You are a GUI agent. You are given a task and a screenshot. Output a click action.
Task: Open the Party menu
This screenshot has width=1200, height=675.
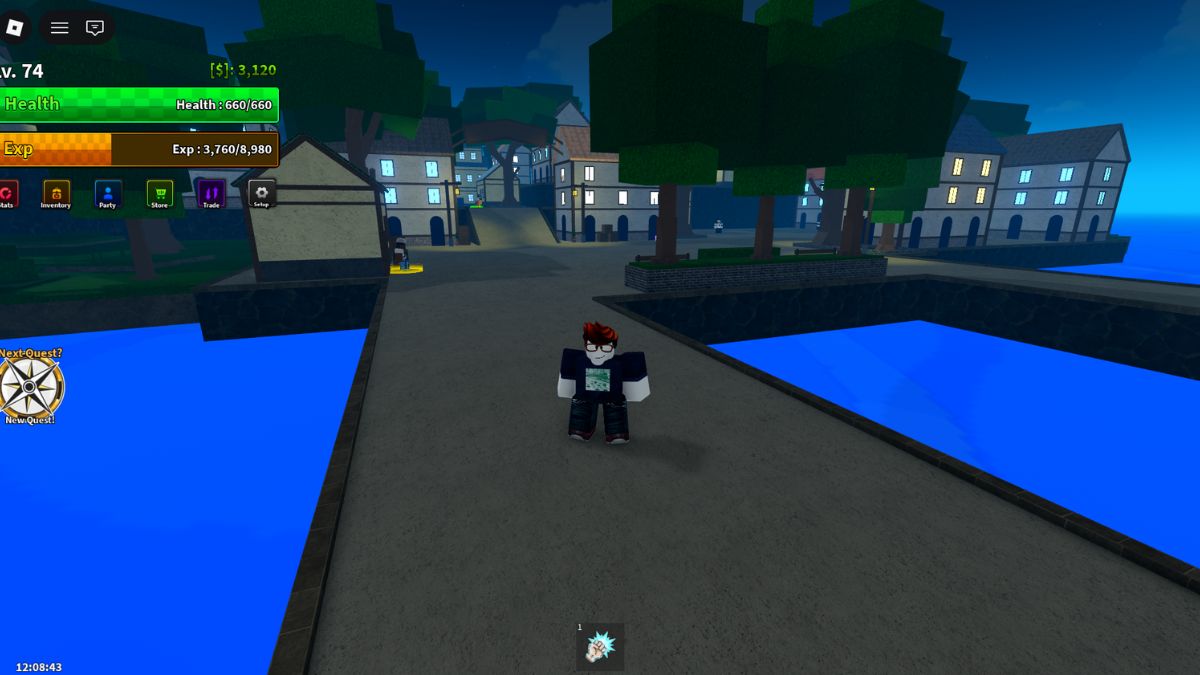tap(108, 193)
